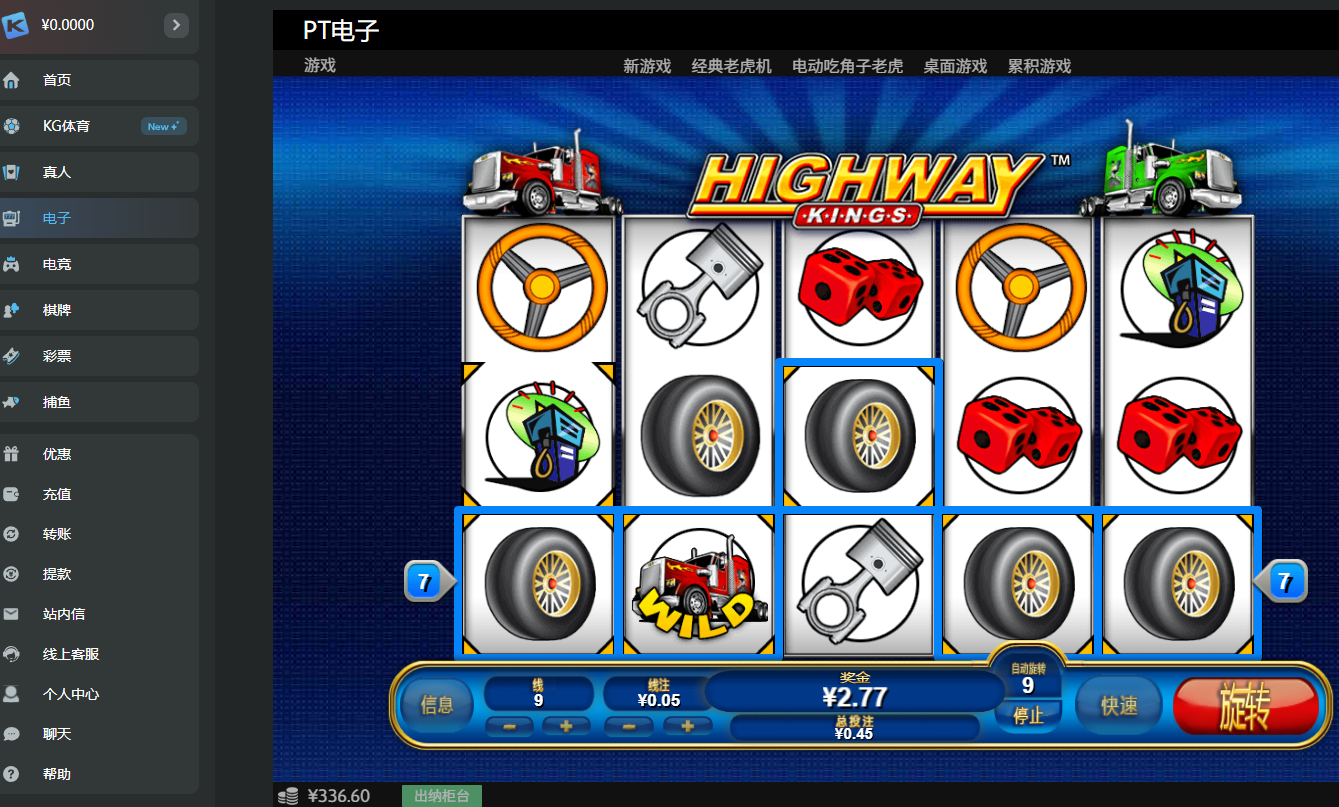Screen dimensions: 1339x807
Task: Open the green 出纳柜台 cashier
Action: pyautogui.click(x=441, y=796)
